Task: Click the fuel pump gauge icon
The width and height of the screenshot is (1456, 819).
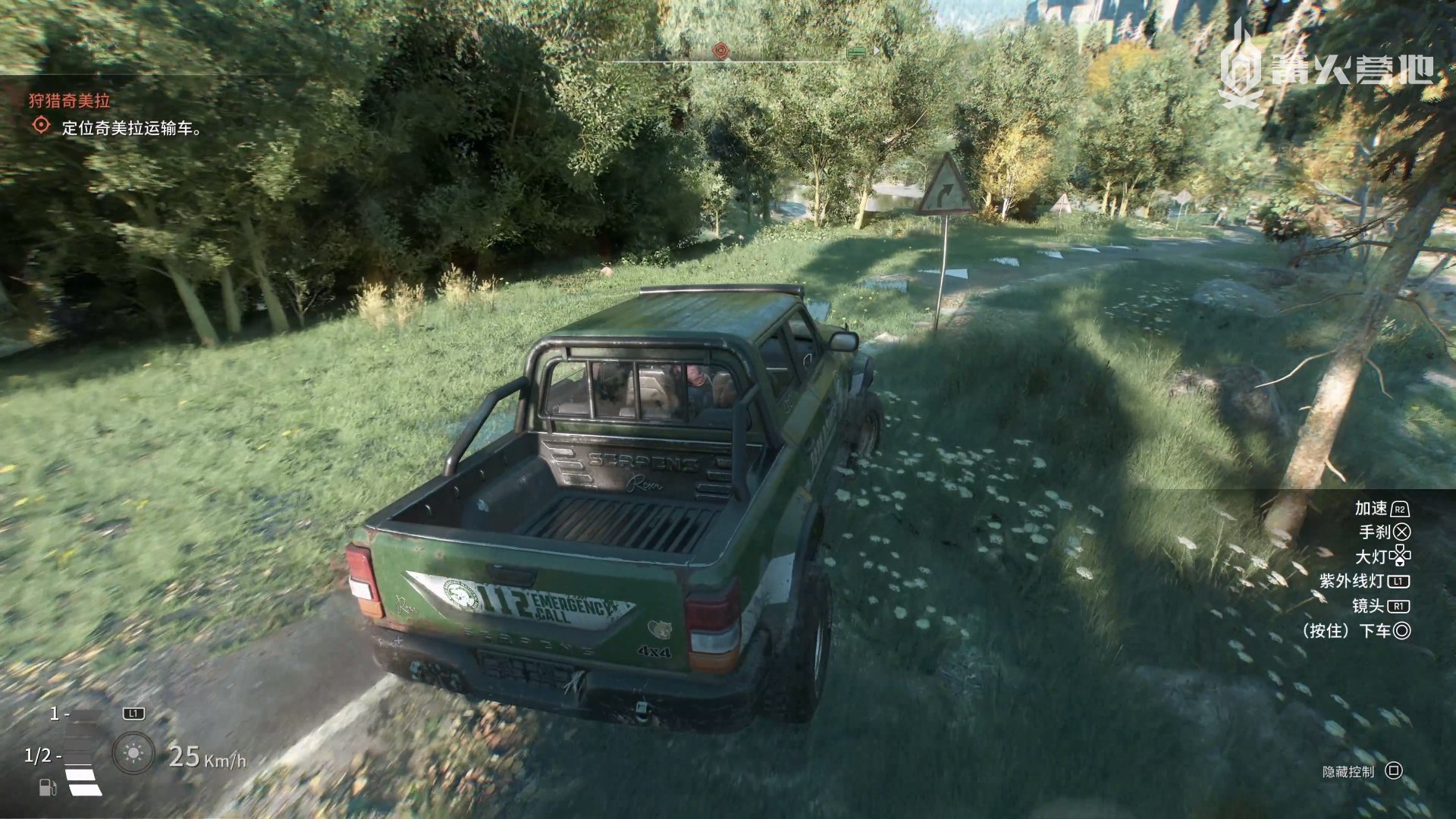Action: [x=47, y=787]
